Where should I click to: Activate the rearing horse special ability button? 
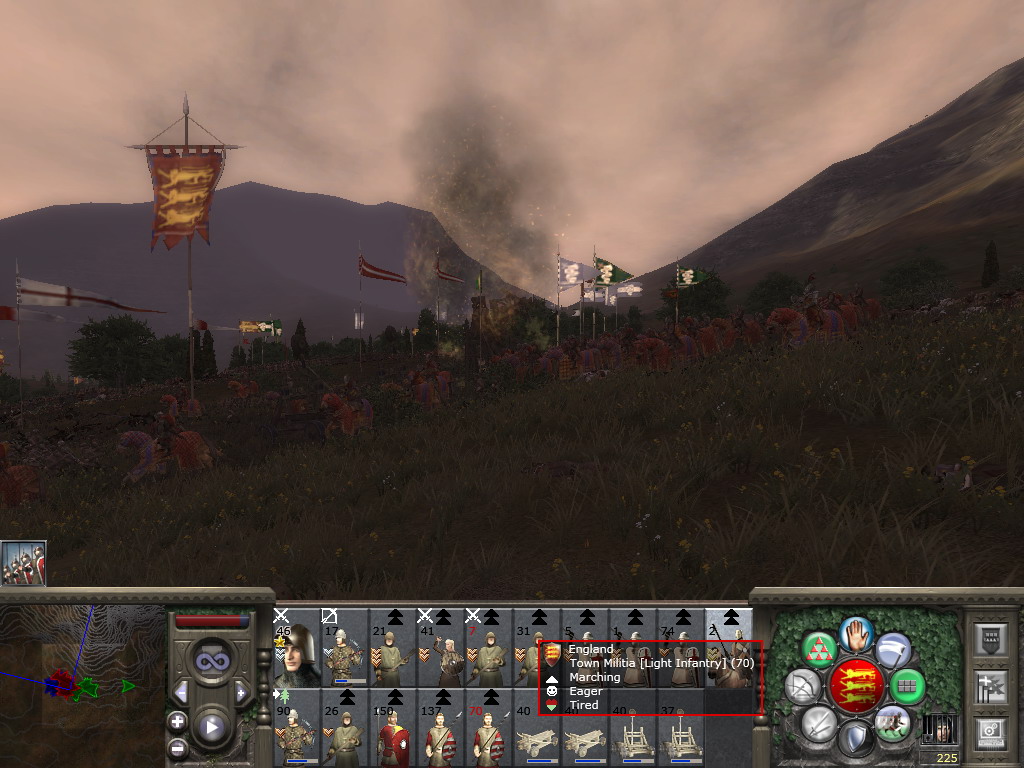[x=892, y=722]
